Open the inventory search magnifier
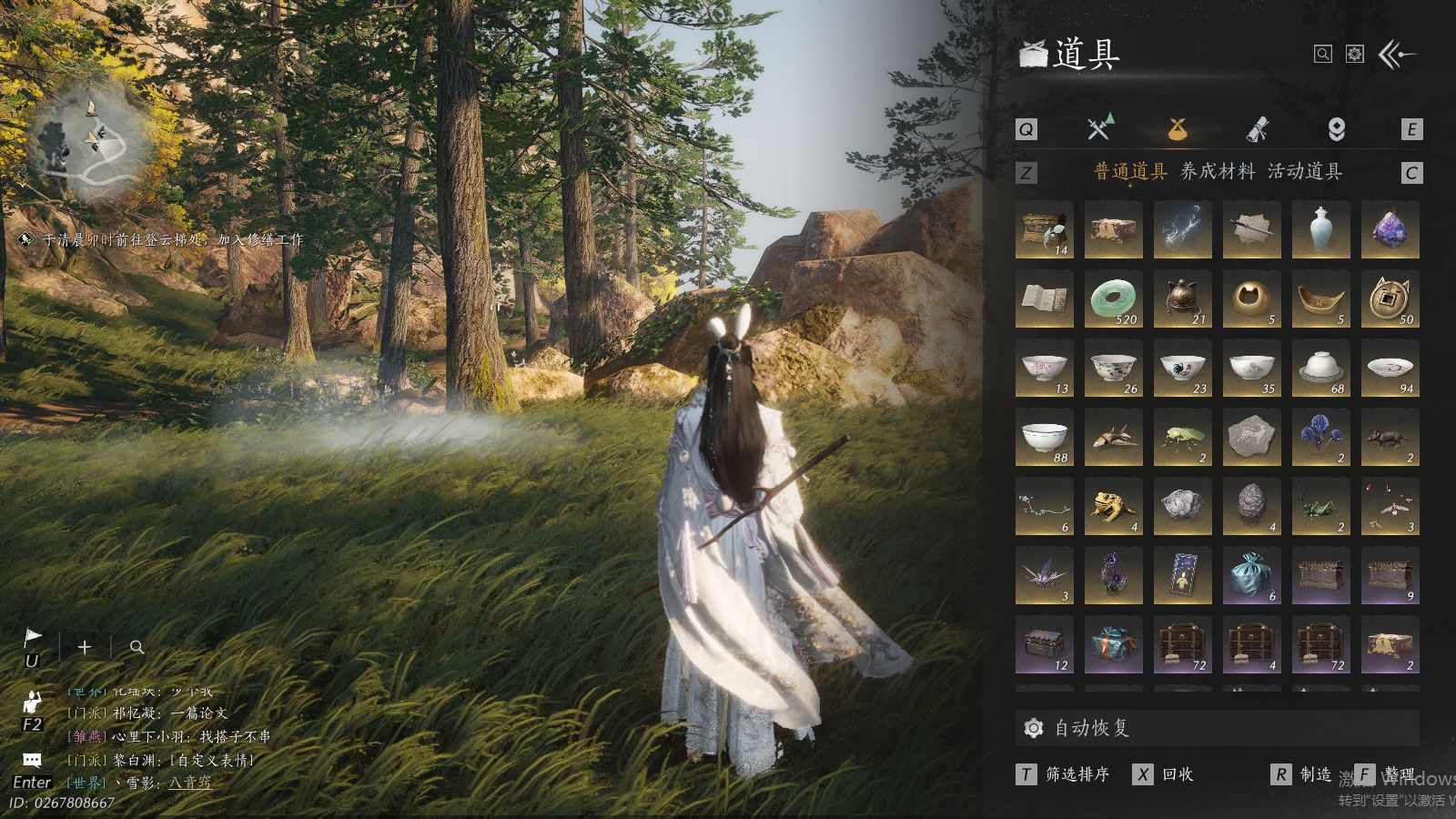1456x819 pixels. (1323, 55)
